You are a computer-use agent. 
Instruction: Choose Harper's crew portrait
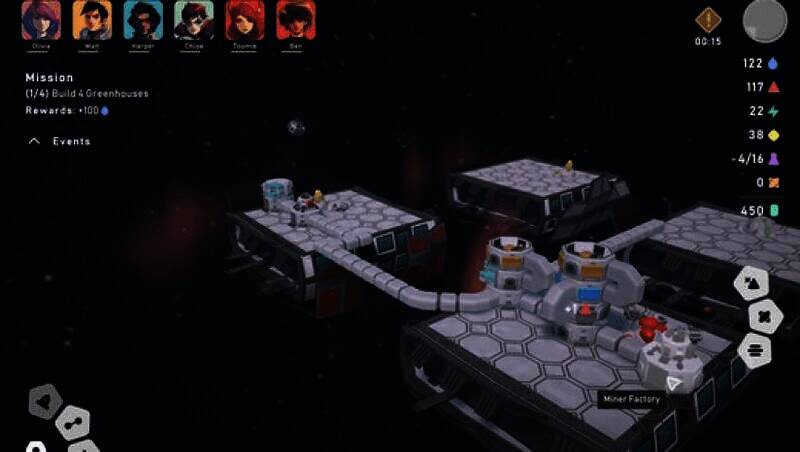click(x=143, y=20)
